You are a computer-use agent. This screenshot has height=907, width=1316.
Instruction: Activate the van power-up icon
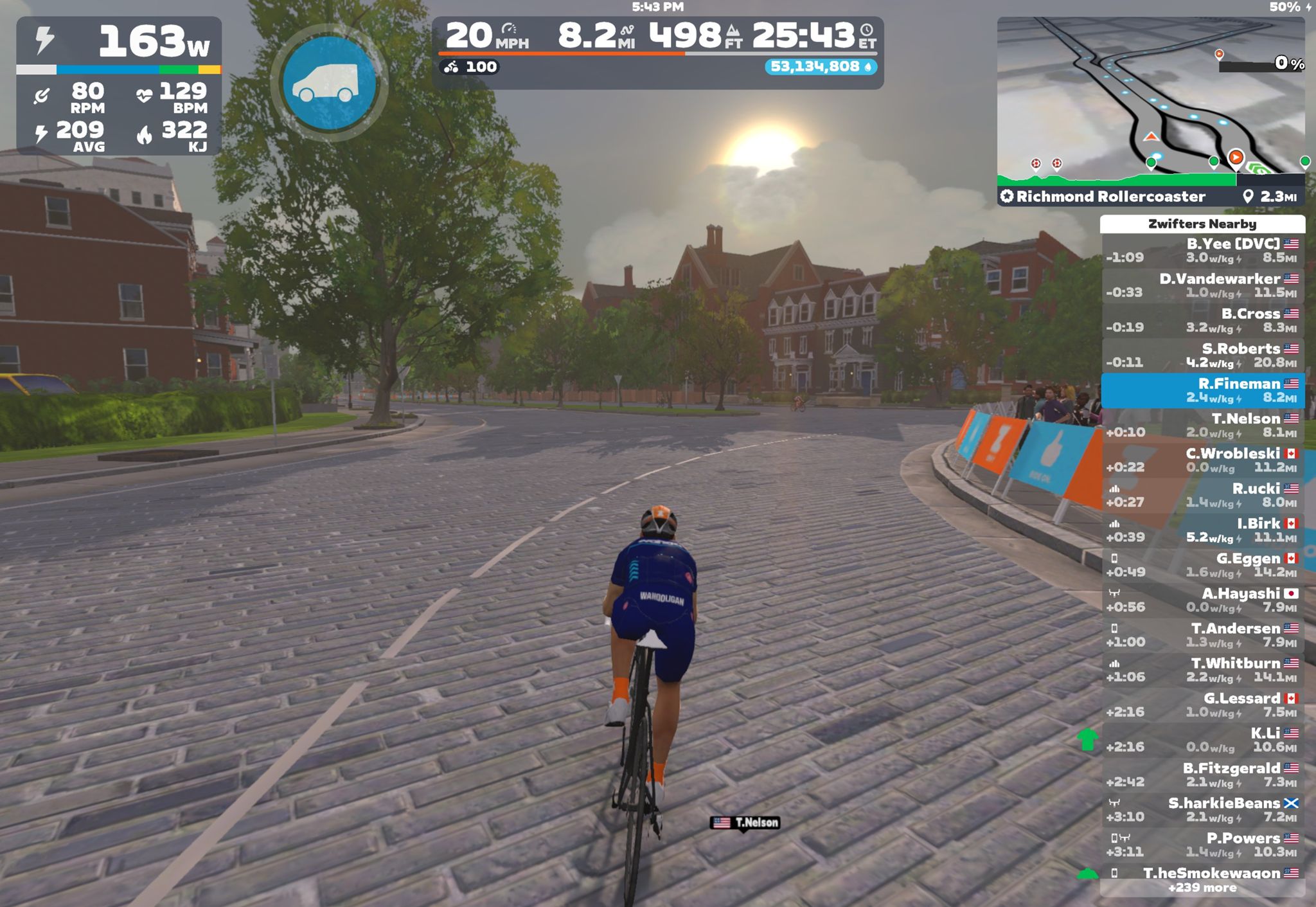point(330,84)
